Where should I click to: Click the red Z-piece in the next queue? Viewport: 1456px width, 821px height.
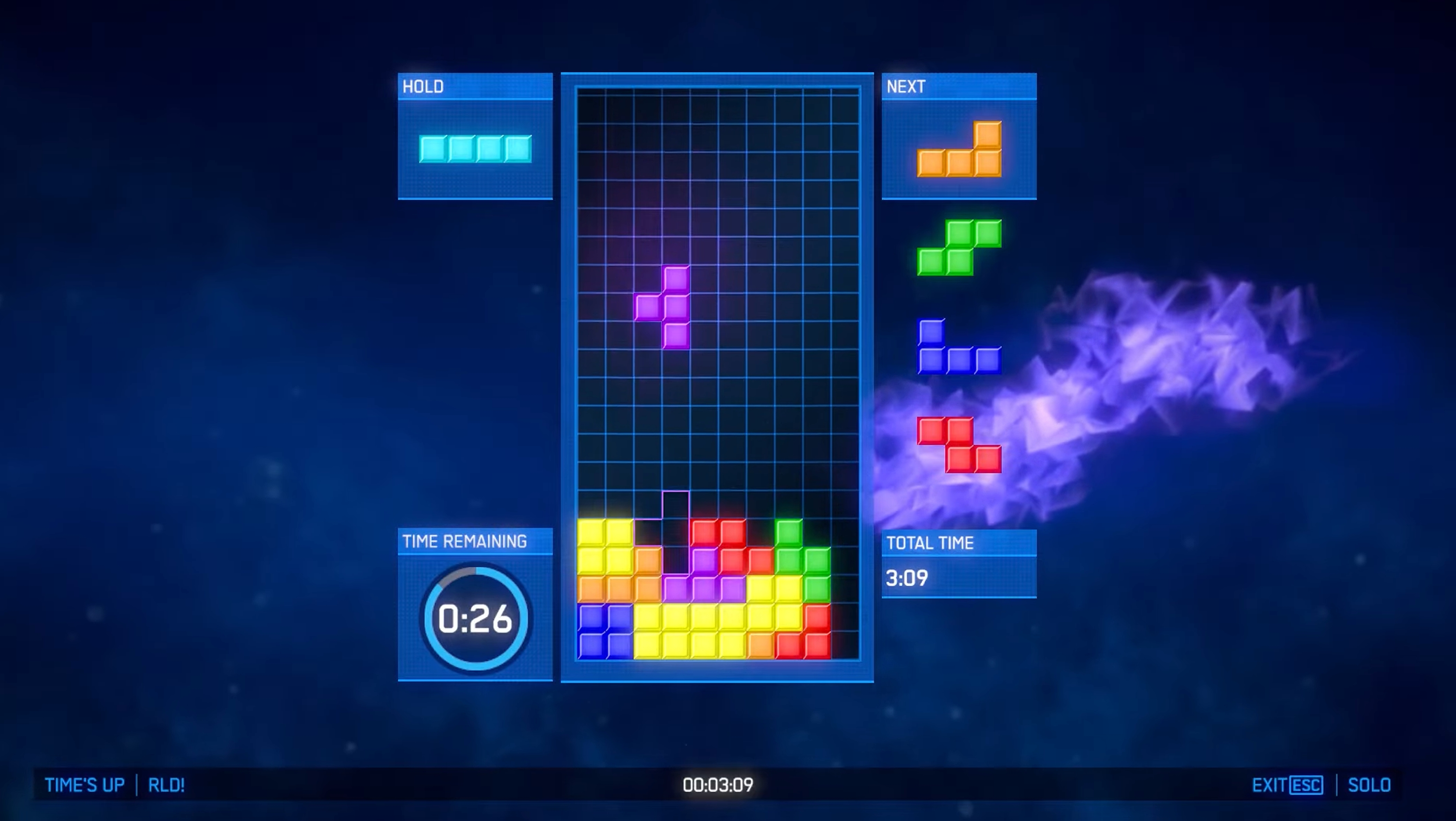959,445
